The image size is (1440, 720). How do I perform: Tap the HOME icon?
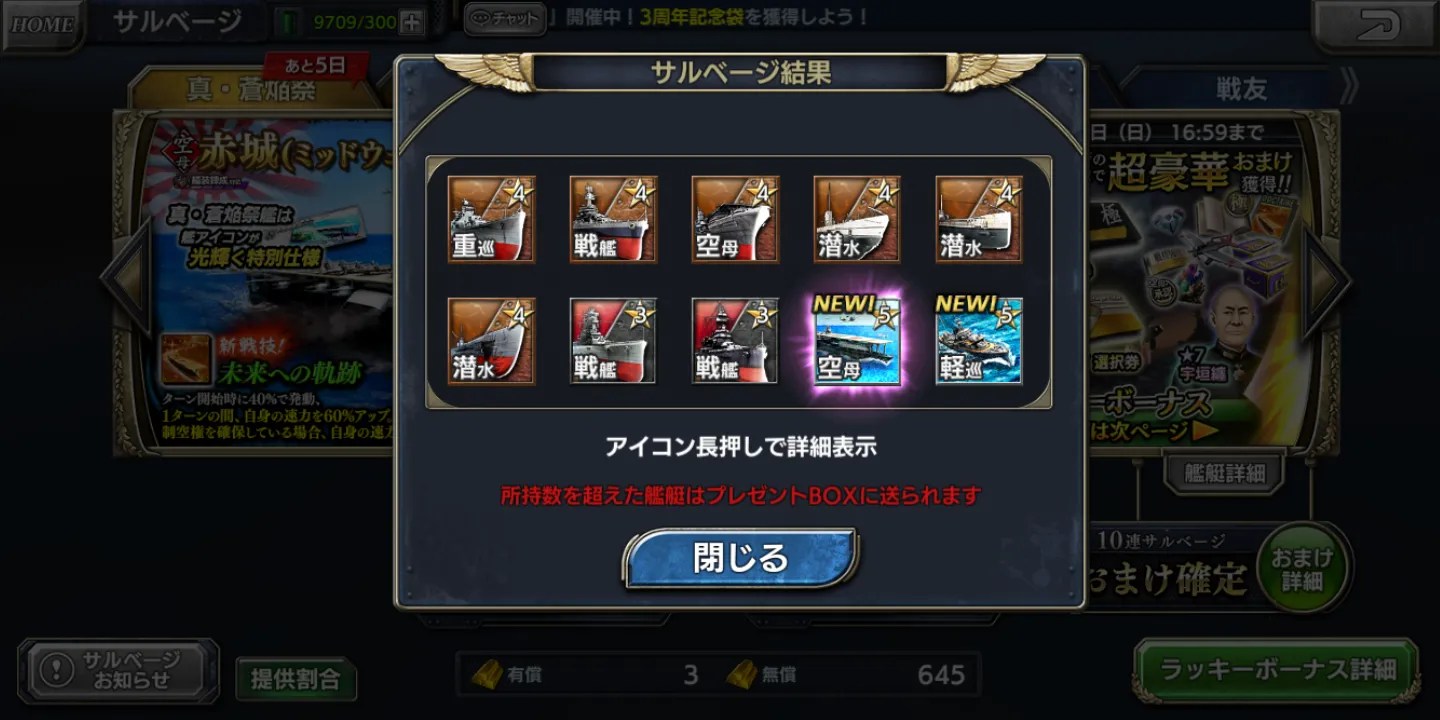tap(40, 22)
